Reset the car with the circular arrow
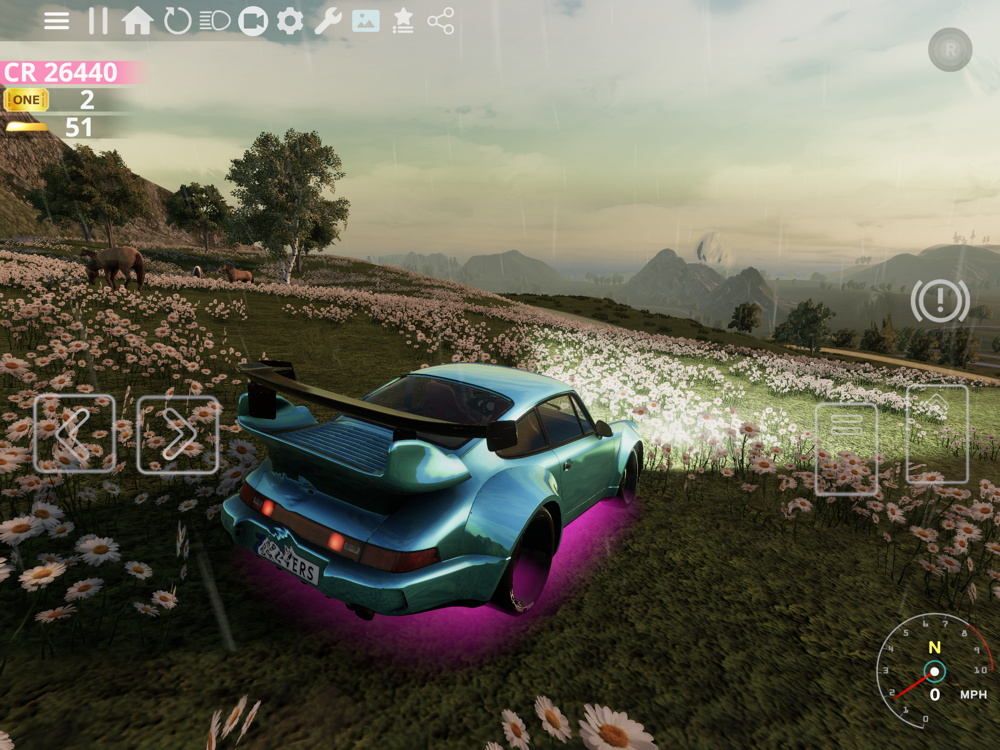 pos(177,21)
